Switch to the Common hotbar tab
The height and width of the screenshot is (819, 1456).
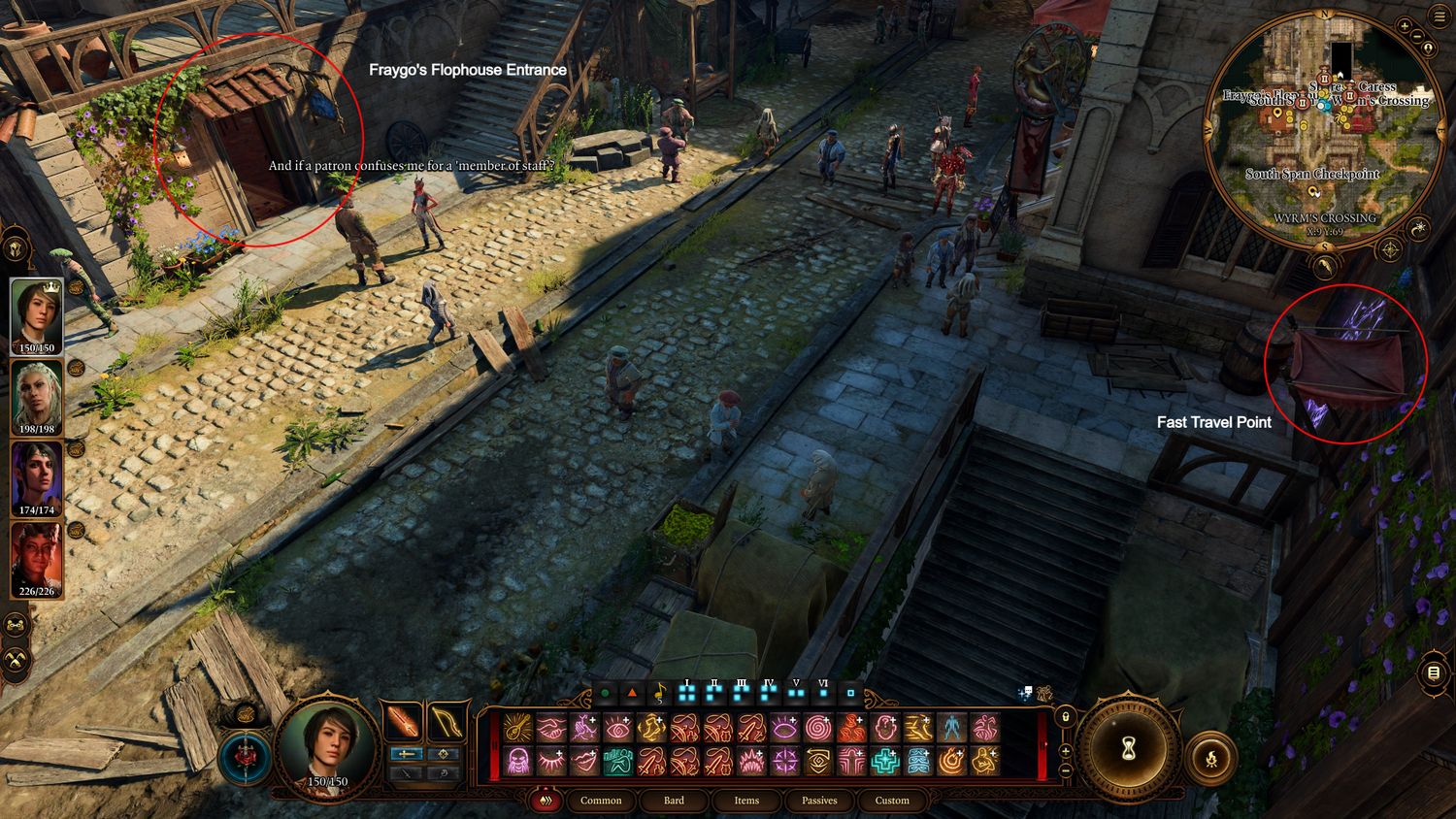pyautogui.click(x=601, y=801)
